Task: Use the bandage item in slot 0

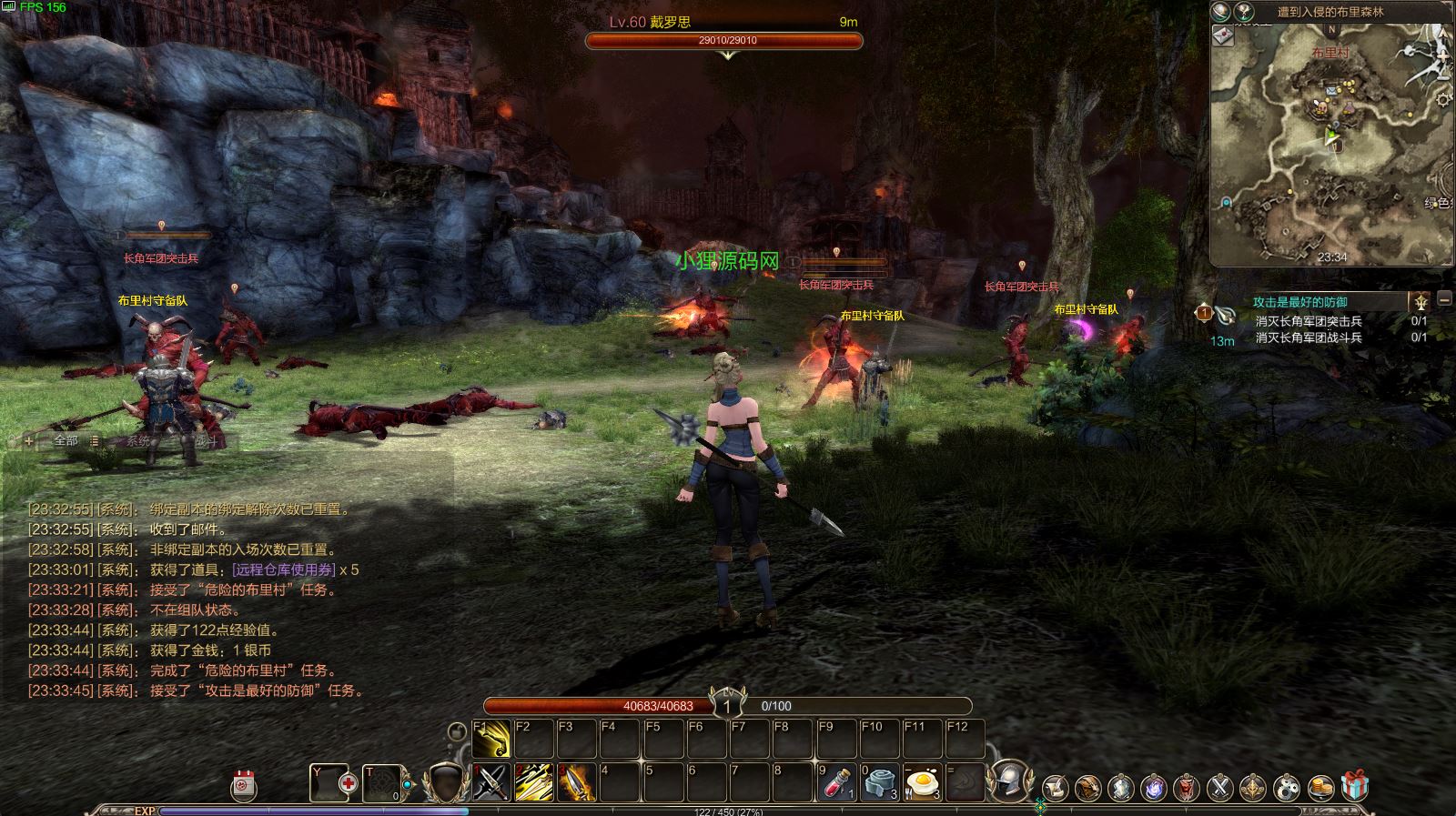Action: (880, 781)
